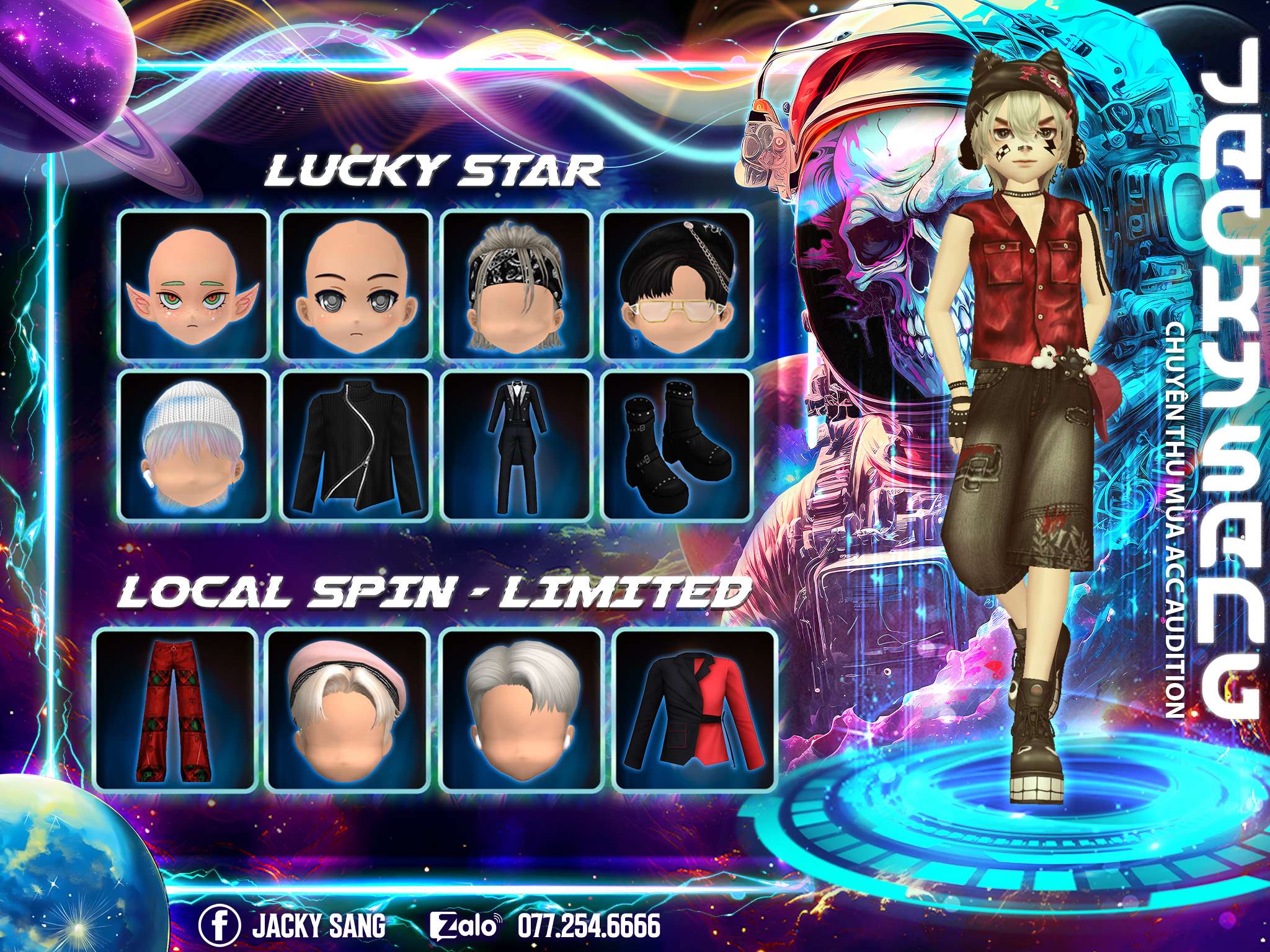Choose the white knit beanie hairstyle
The image size is (1270, 952).
[194, 445]
